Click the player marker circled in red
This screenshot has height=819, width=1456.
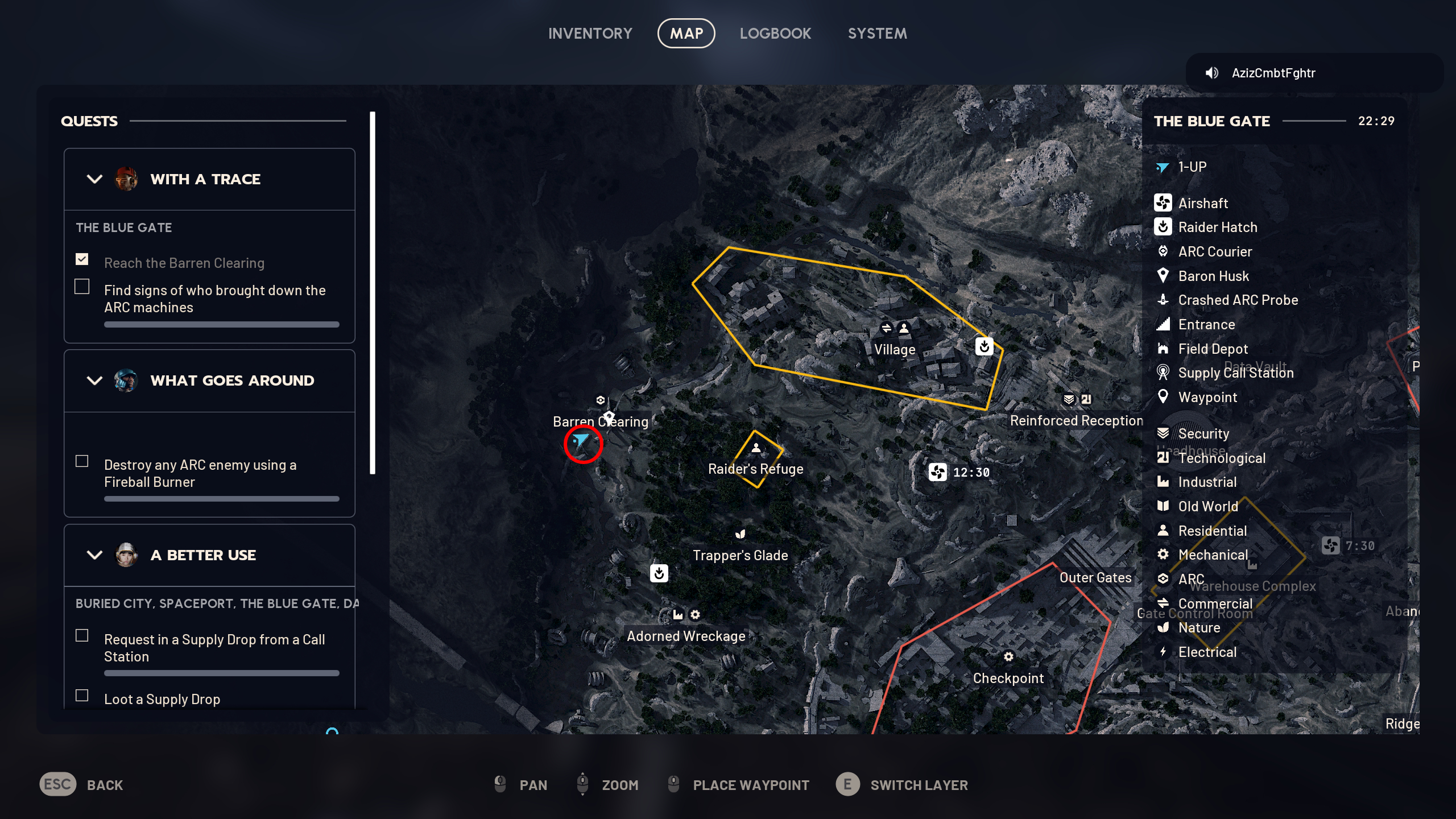coord(582,440)
